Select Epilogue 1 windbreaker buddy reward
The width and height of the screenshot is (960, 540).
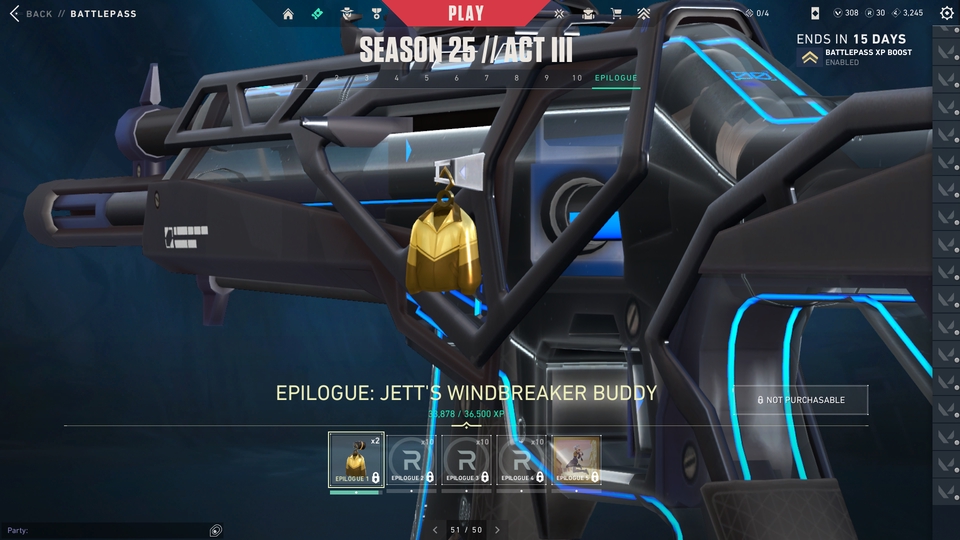pos(355,460)
